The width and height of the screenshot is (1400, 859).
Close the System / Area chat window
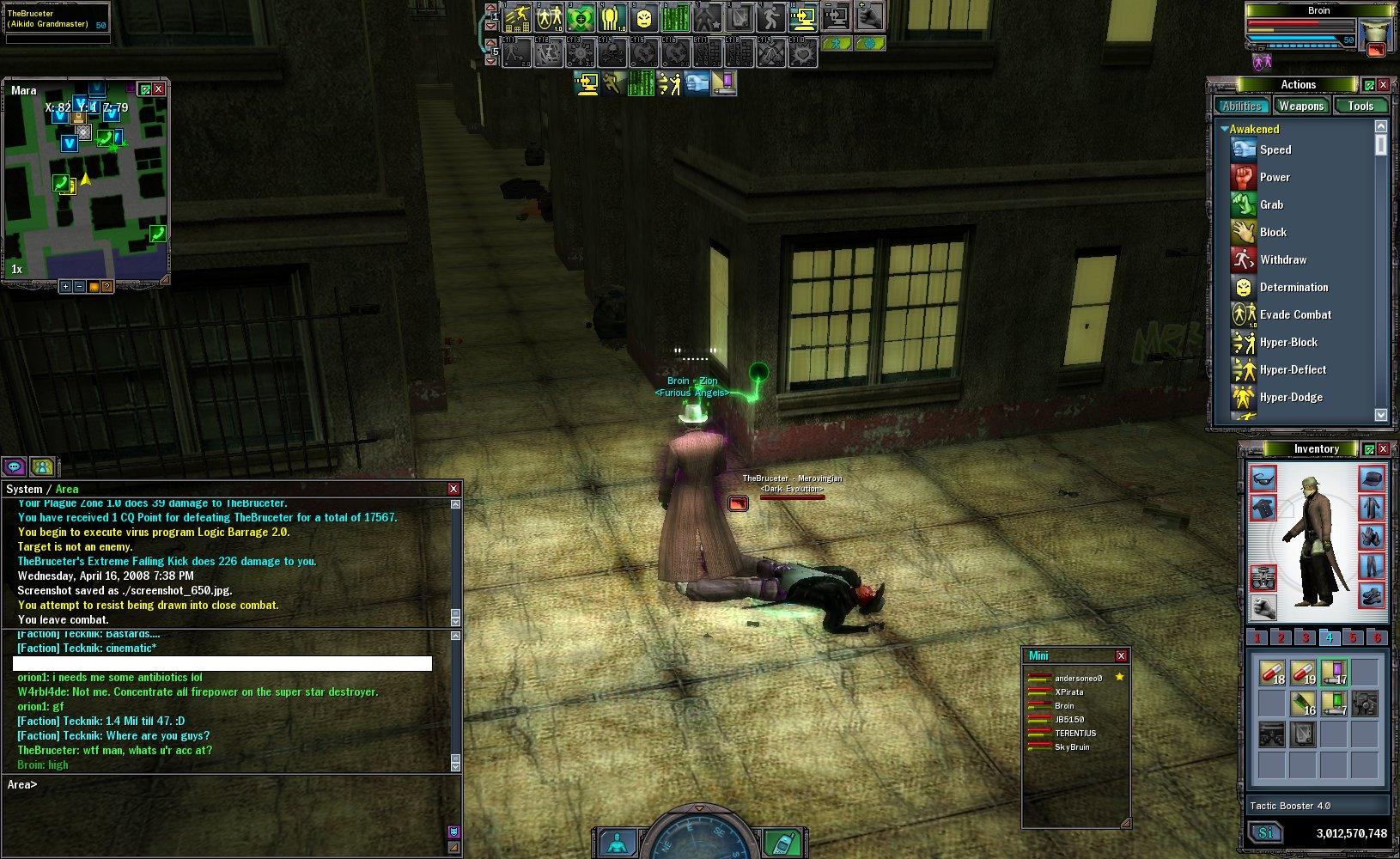point(453,489)
